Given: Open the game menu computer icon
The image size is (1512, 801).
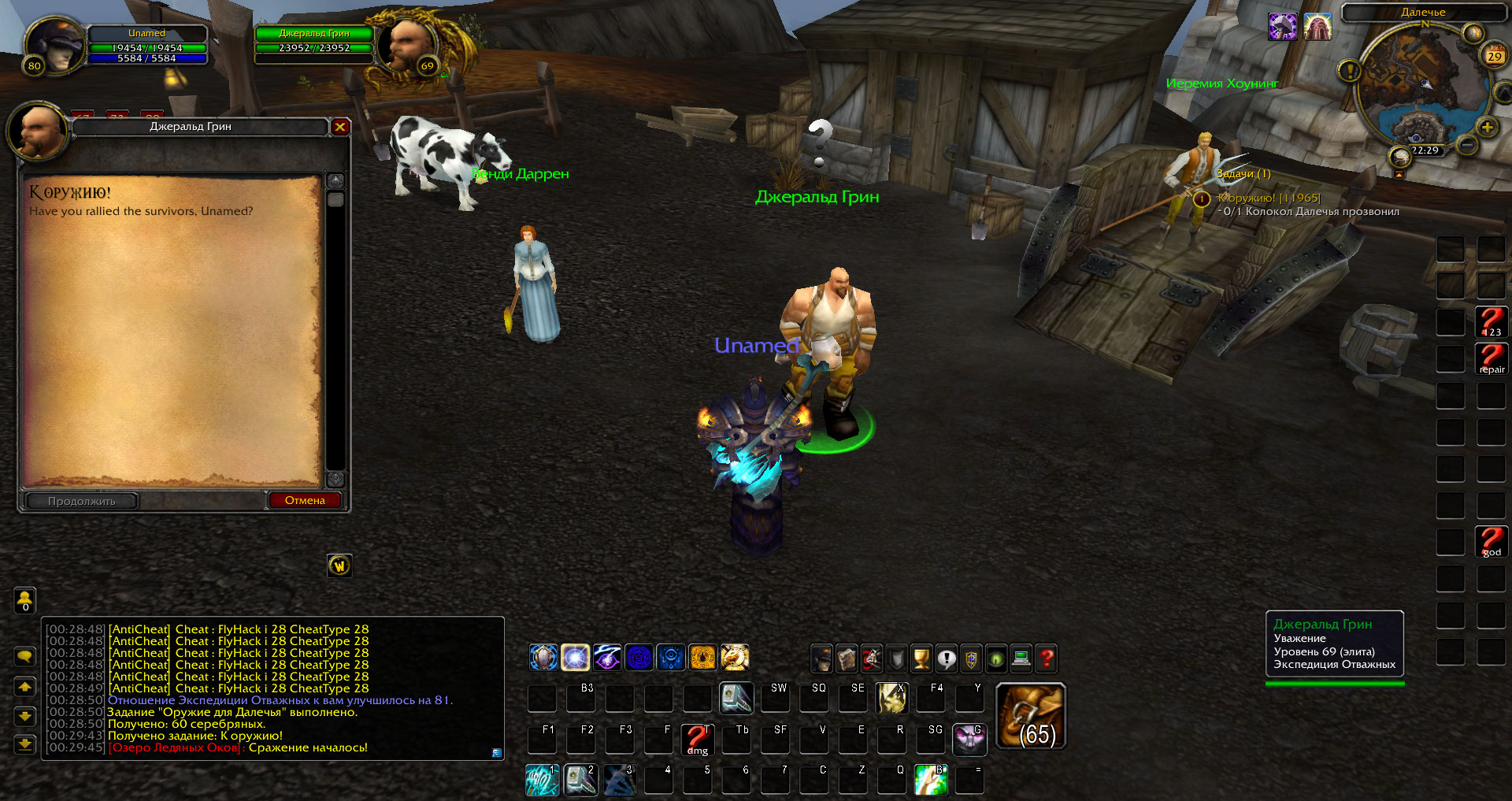Looking at the screenshot, I should (x=1021, y=658).
